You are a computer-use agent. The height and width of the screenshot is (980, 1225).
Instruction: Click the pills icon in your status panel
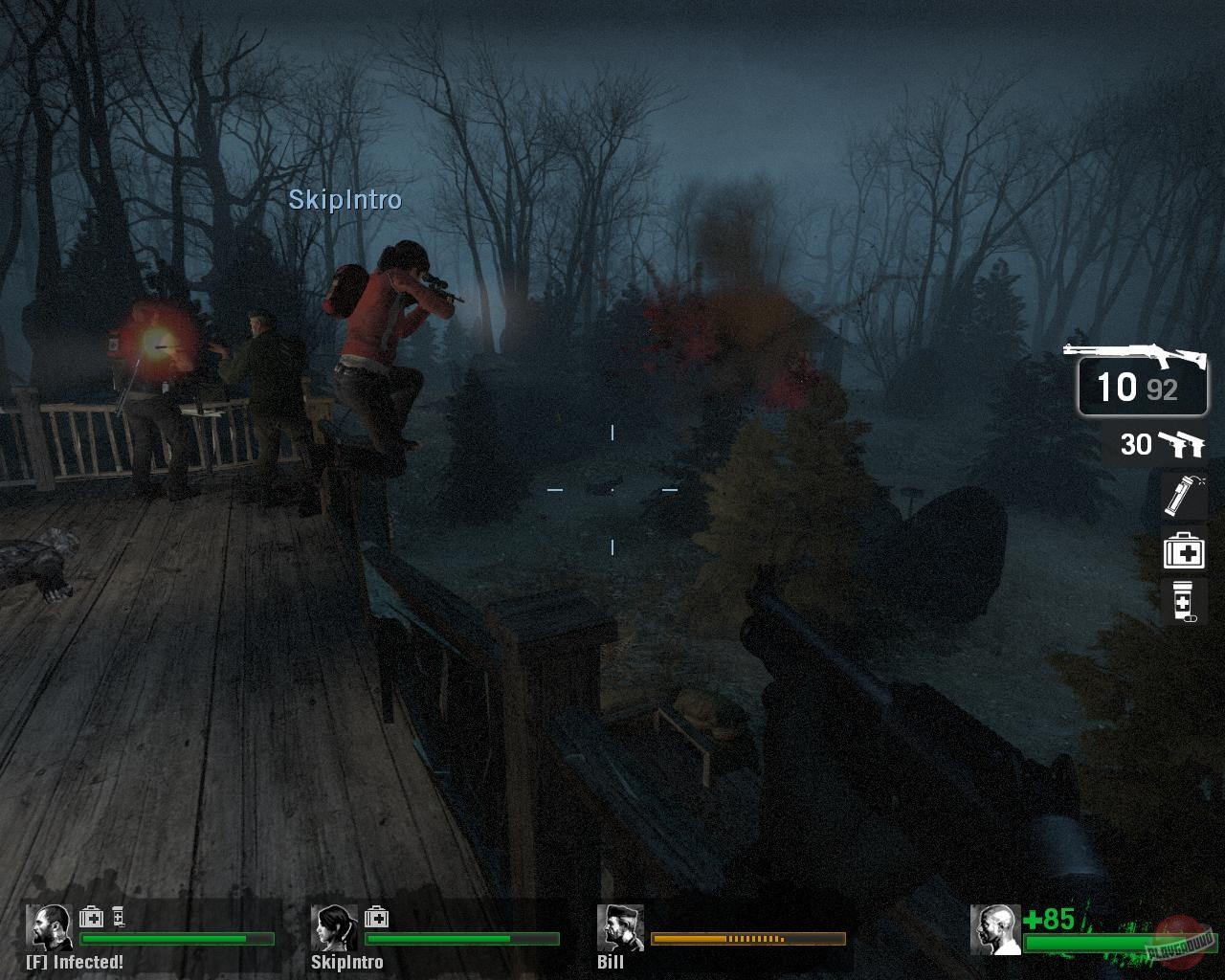click(119, 916)
